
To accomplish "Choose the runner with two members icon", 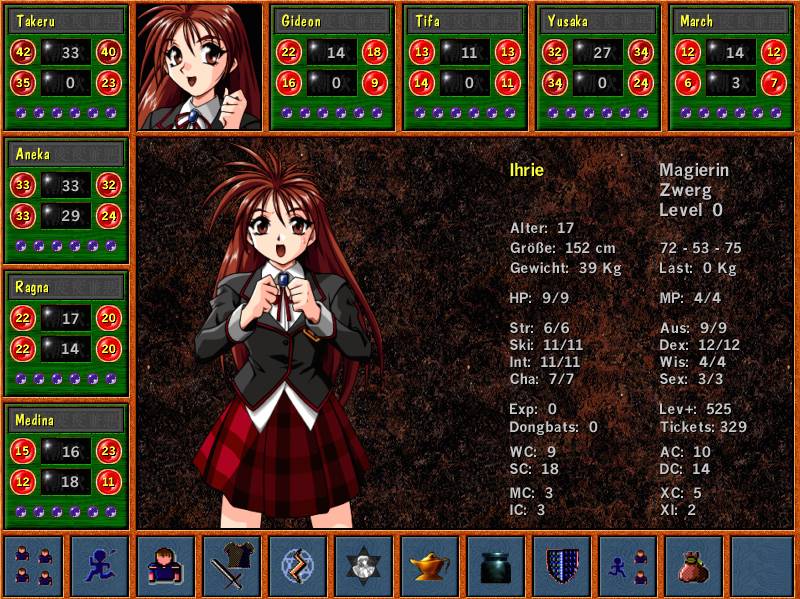I will pos(628,566).
